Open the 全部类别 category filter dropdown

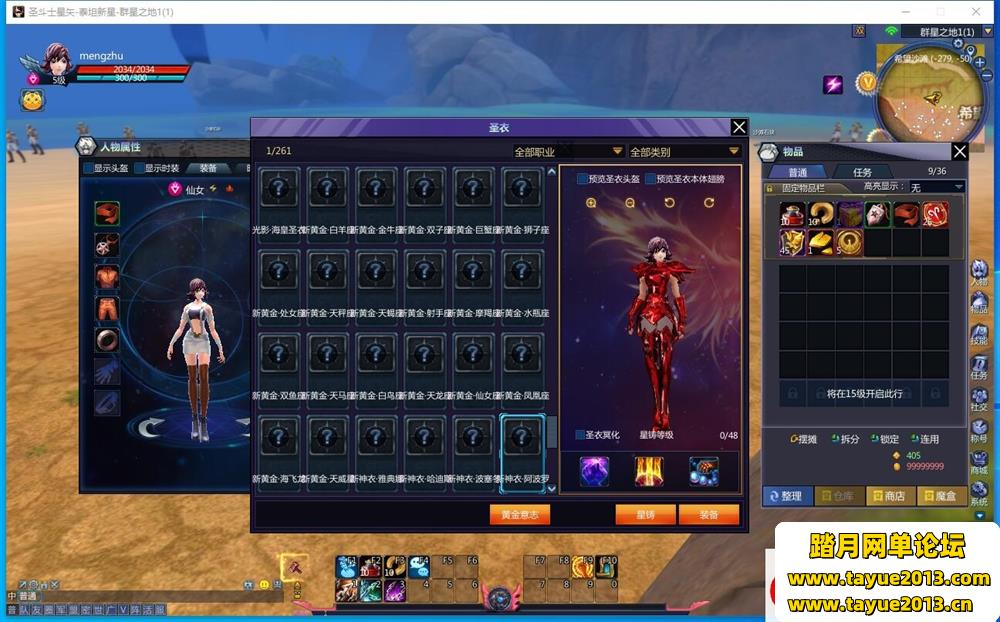click(684, 151)
